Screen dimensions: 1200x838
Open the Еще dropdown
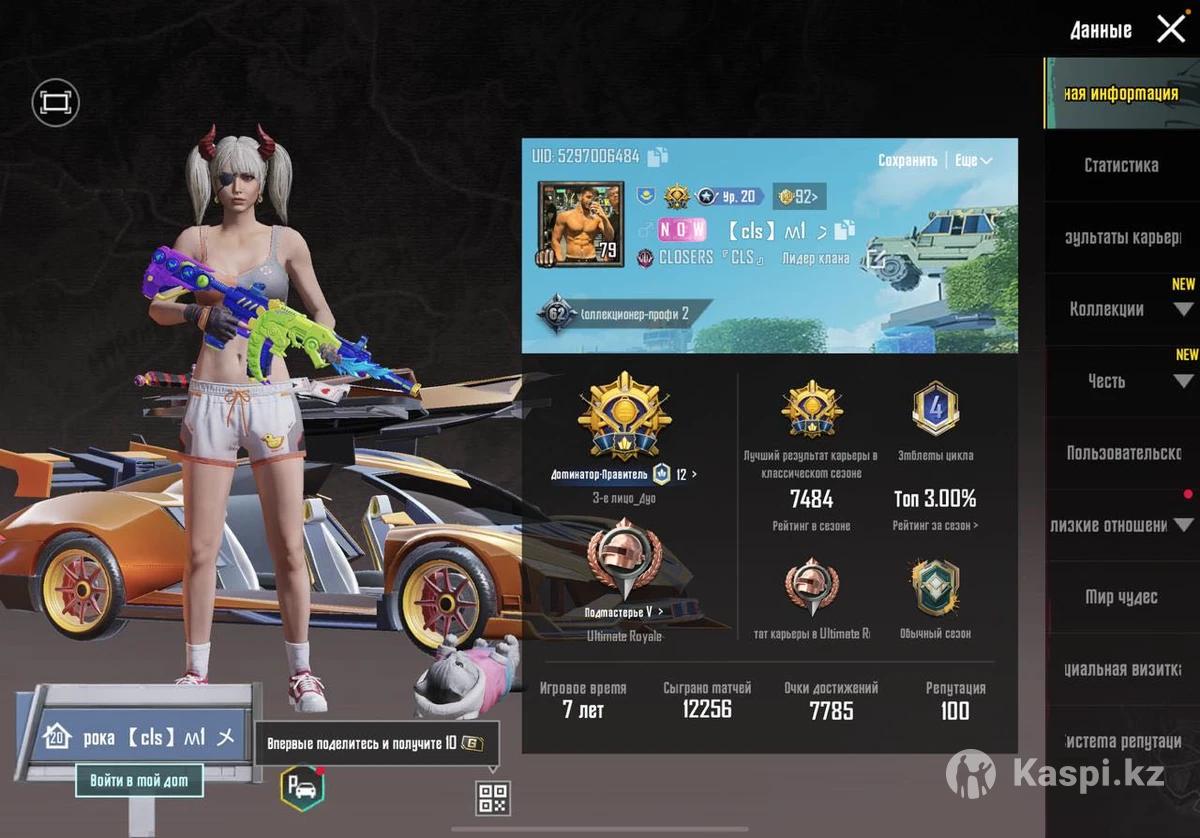pyautogui.click(x=973, y=160)
